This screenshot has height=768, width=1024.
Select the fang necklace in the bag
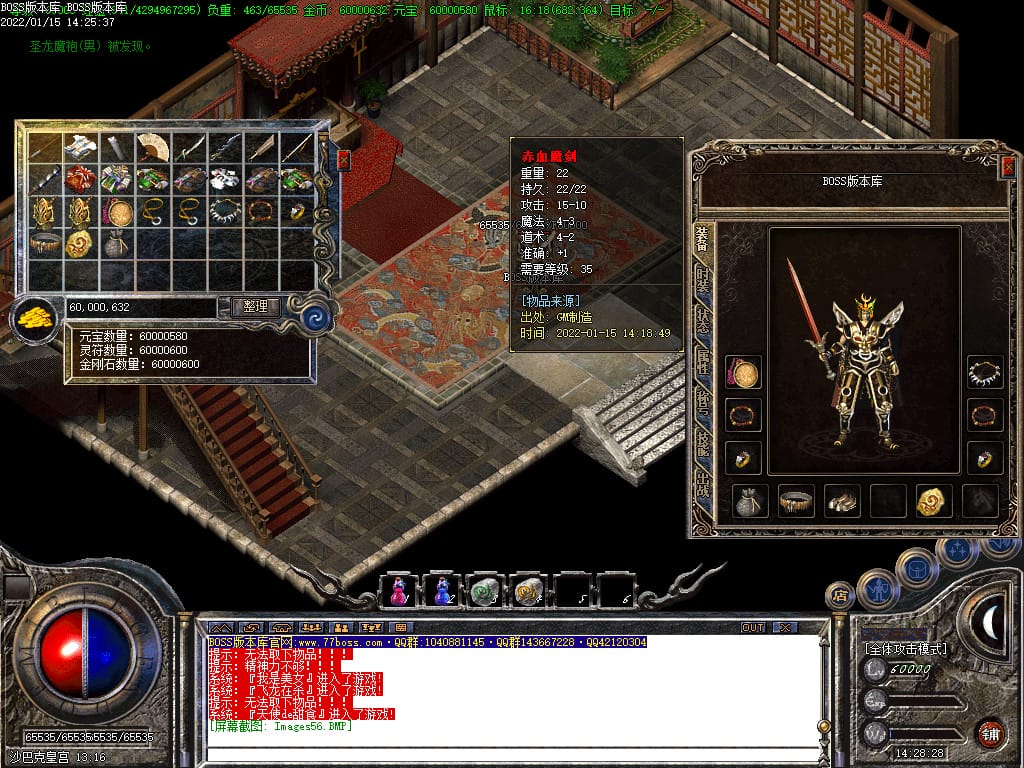[225, 211]
